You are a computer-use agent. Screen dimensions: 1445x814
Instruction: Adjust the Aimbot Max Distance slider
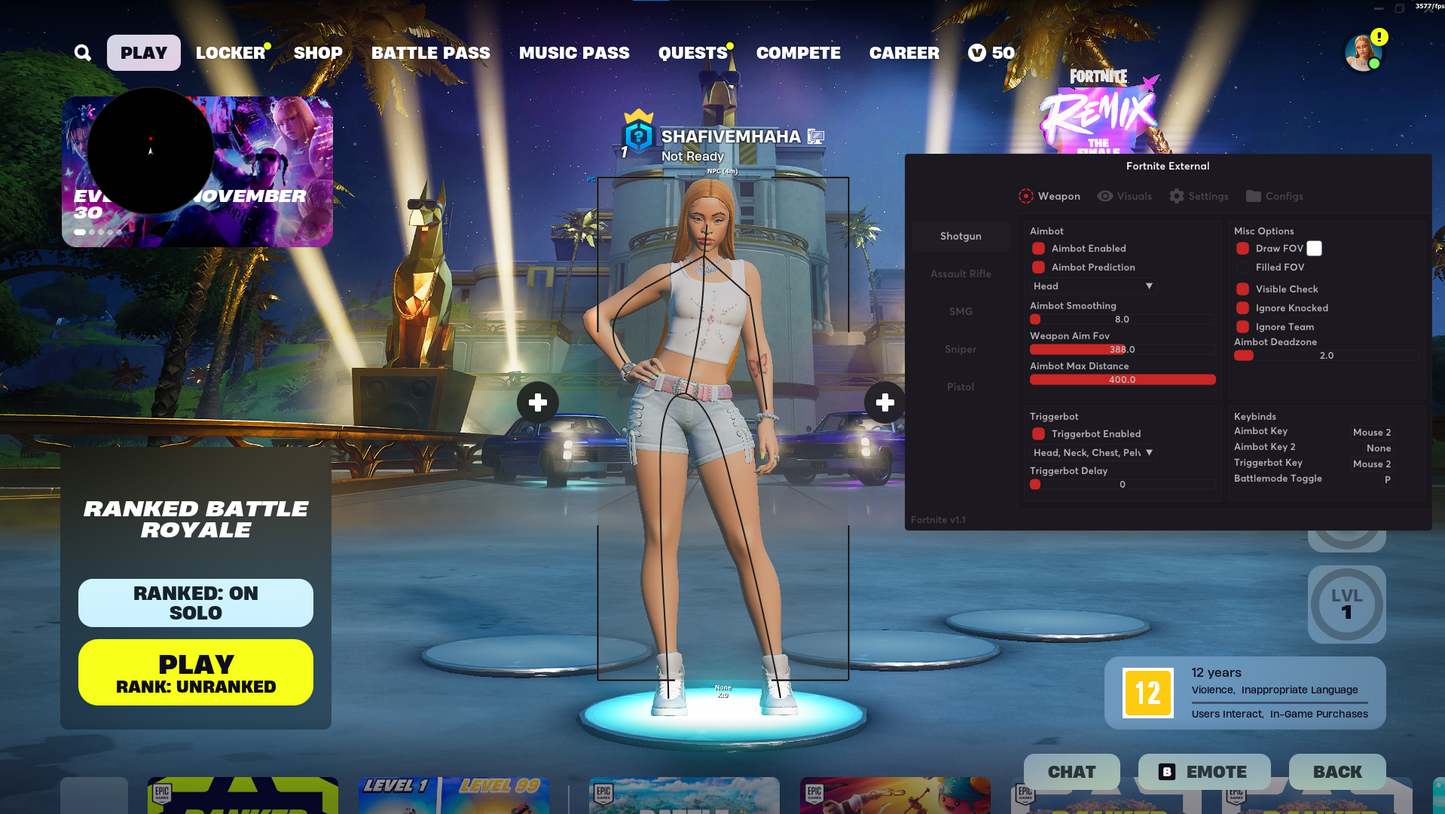coord(1122,379)
